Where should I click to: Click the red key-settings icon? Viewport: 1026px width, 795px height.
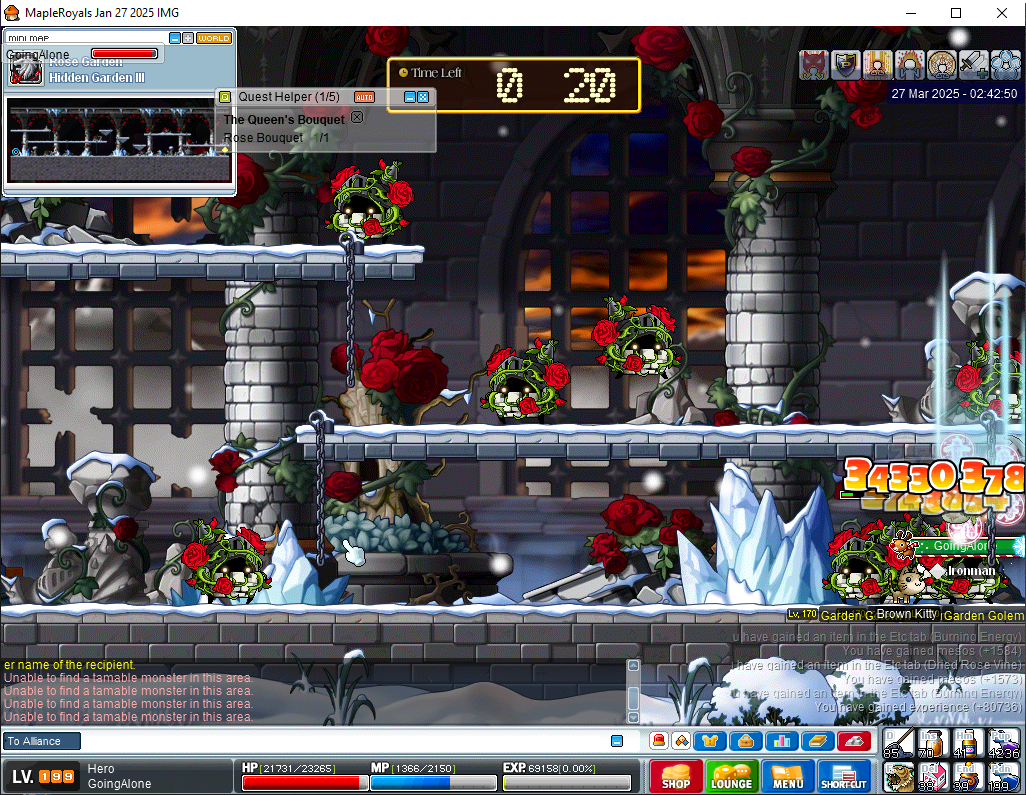tap(852, 741)
